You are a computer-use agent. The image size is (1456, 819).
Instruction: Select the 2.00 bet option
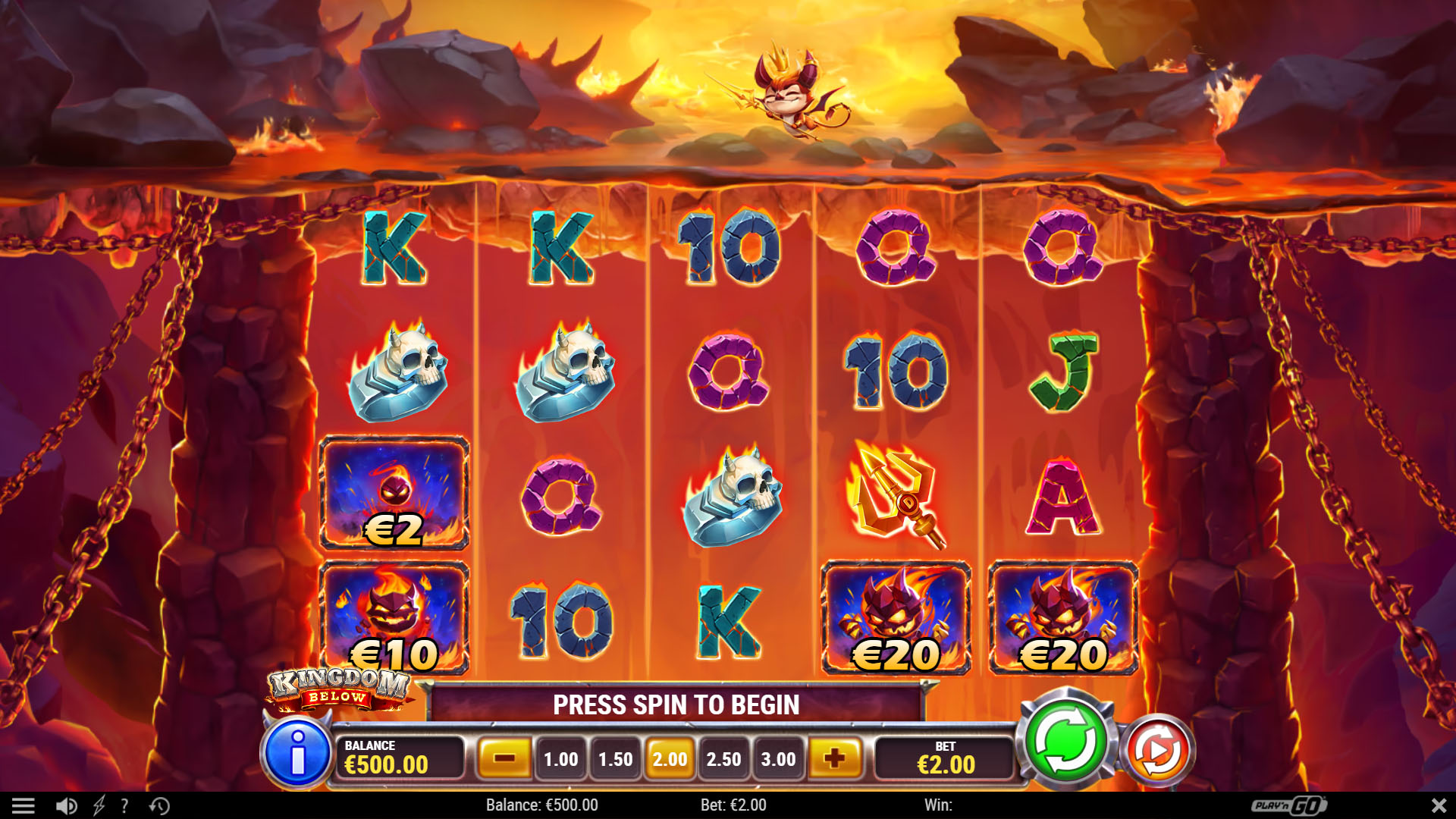(x=669, y=759)
